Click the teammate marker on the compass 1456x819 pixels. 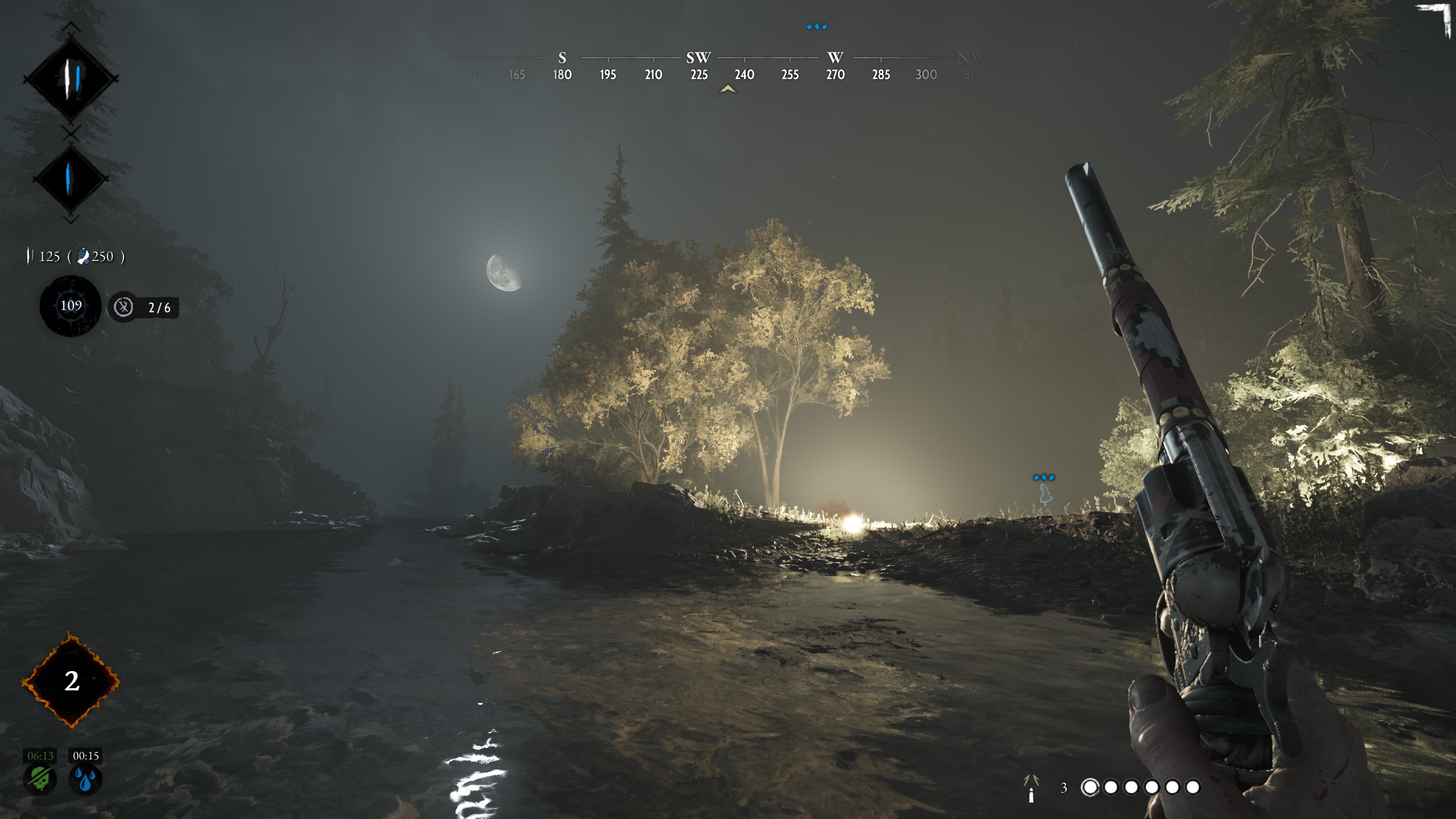(x=817, y=27)
